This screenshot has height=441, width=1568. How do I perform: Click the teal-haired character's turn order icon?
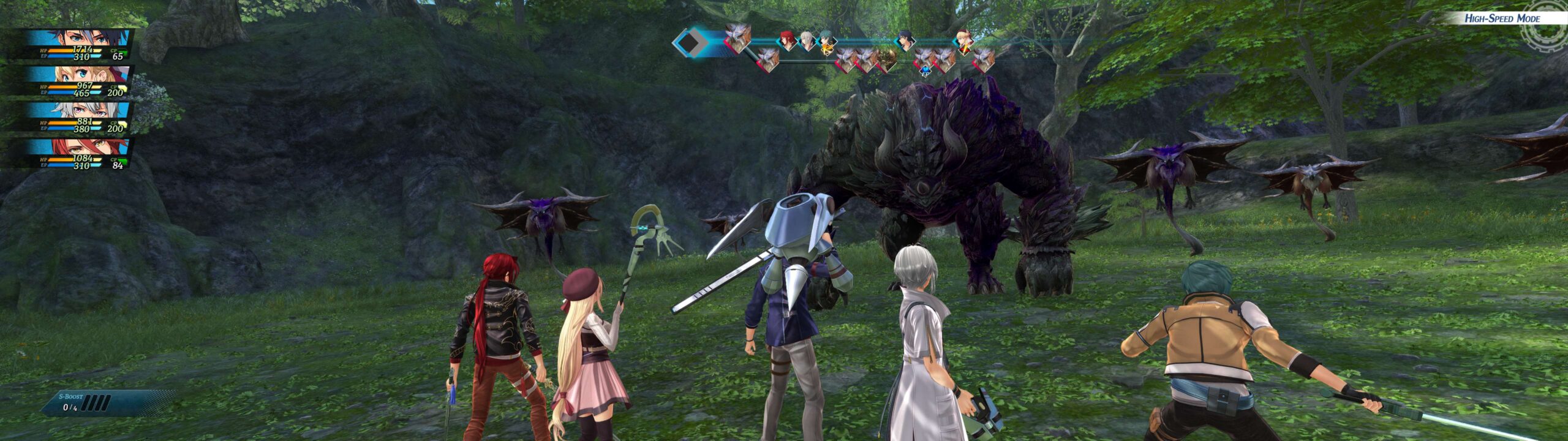tap(827, 40)
